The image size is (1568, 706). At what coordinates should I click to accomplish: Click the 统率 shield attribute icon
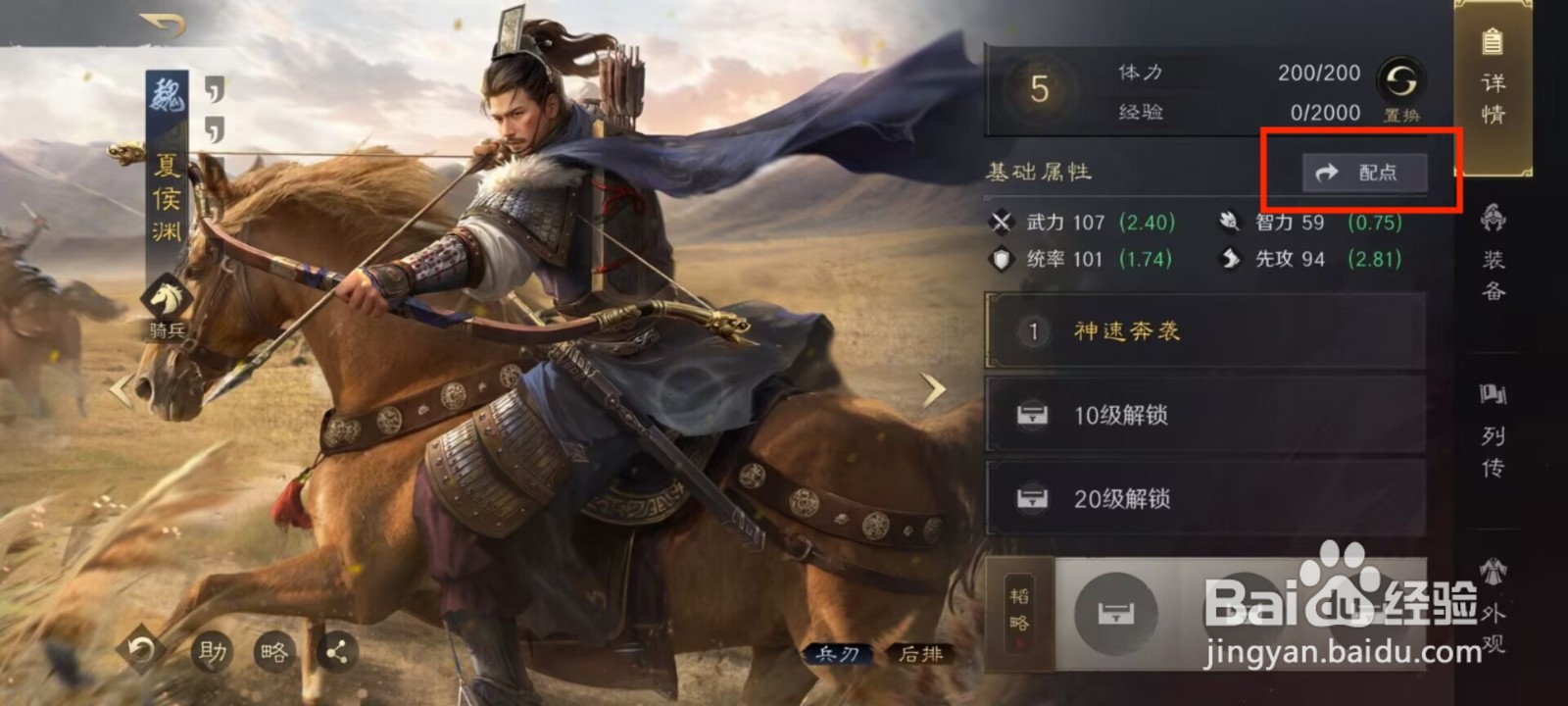[x=1000, y=260]
